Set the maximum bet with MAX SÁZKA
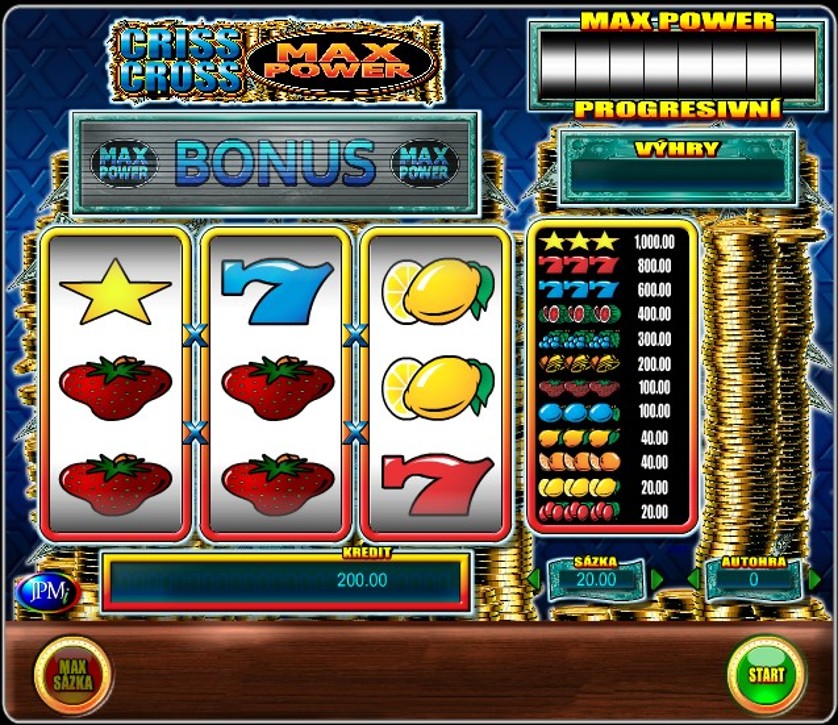The height and width of the screenshot is (725, 838). [x=74, y=676]
